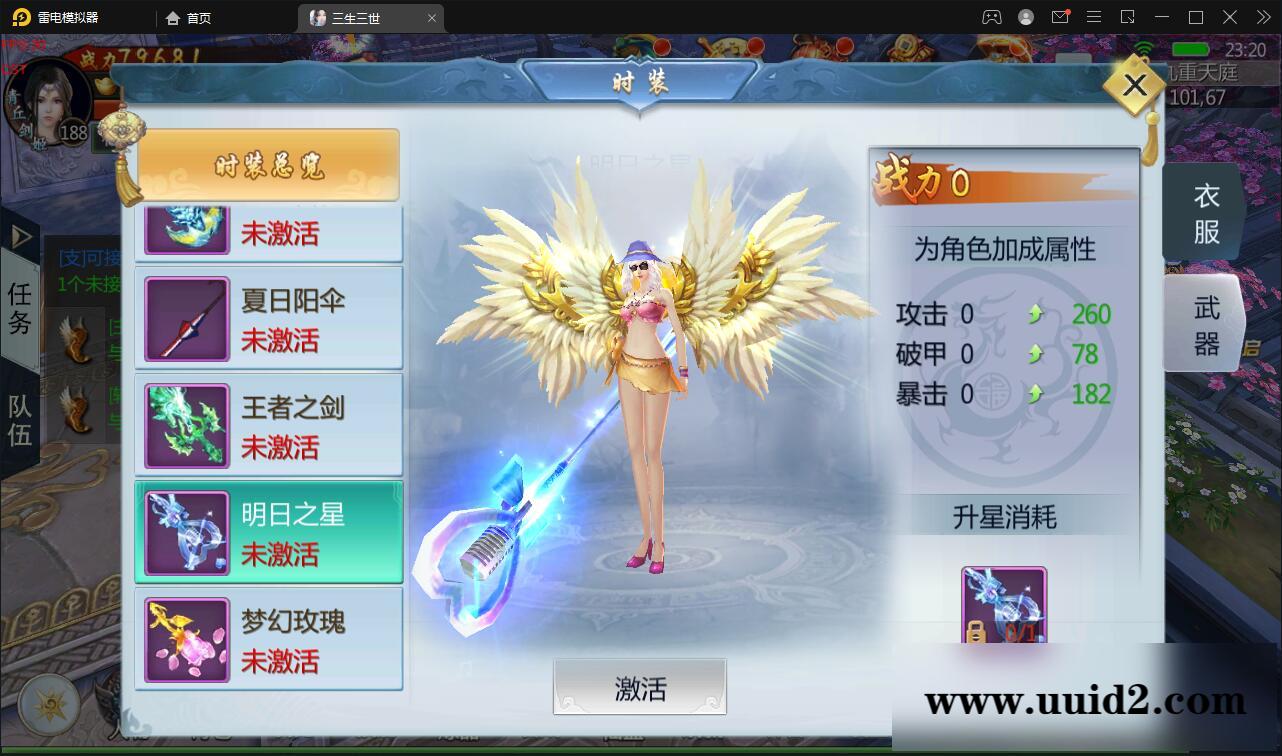Open the emulator hamburger menu icon
The width and height of the screenshot is (1282, 756).
[x=1093, y=16]
